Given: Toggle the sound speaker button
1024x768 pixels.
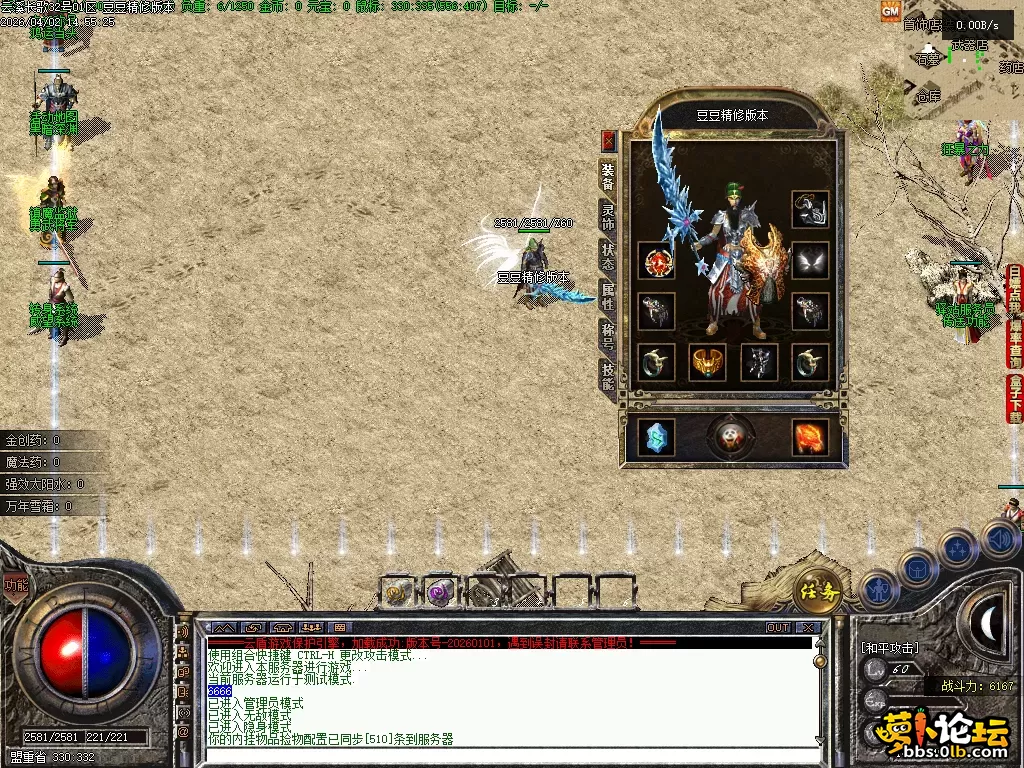Looking at the screenshot, I should (x=999, y=541).
